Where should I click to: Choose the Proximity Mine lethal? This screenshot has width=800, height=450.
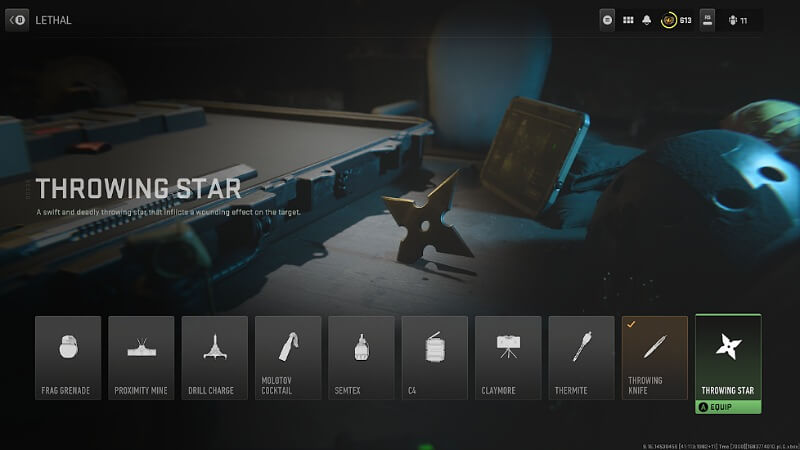(x=141, y=357)
